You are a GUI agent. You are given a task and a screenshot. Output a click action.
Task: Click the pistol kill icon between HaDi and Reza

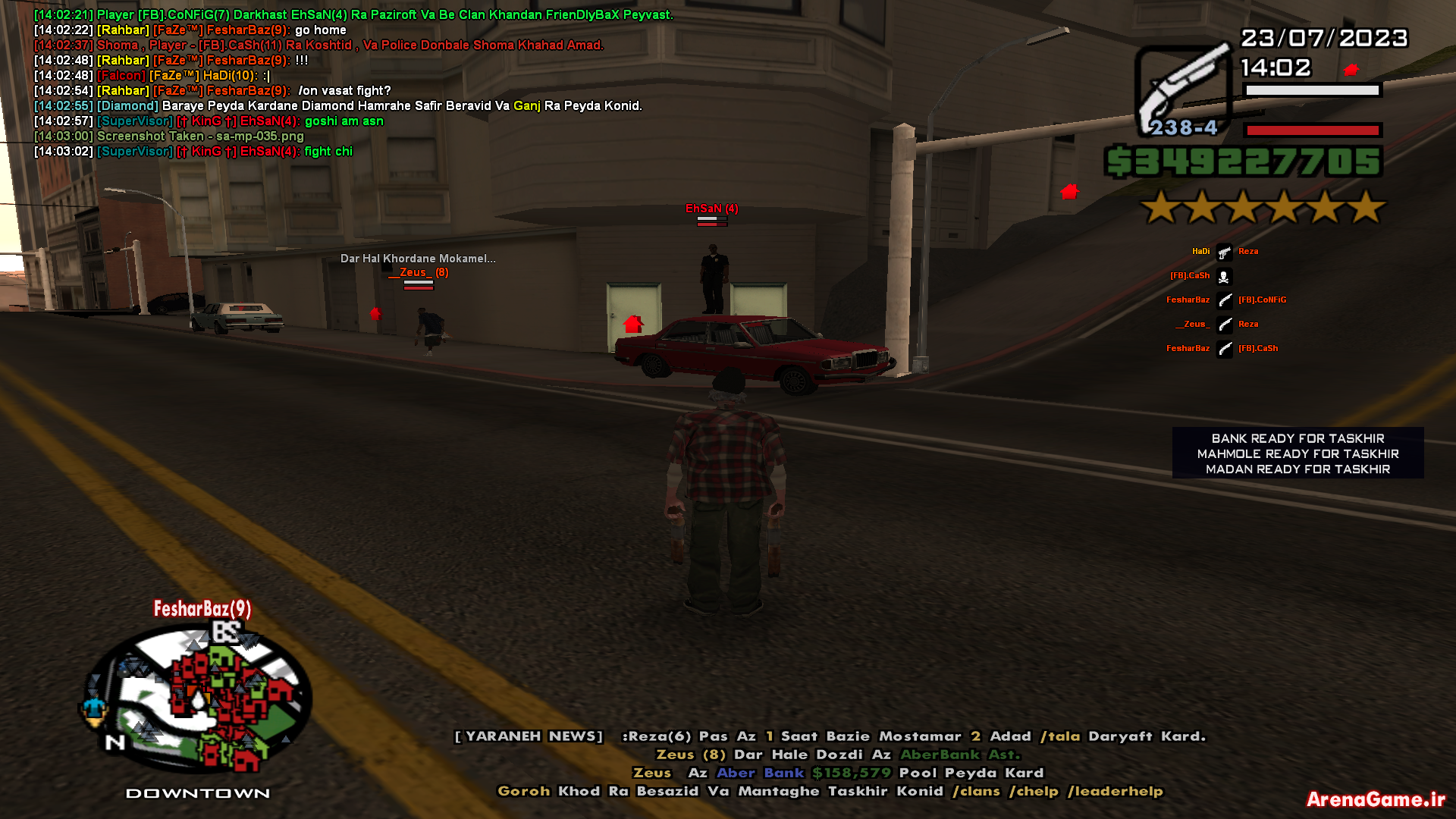coord(1224,251)
